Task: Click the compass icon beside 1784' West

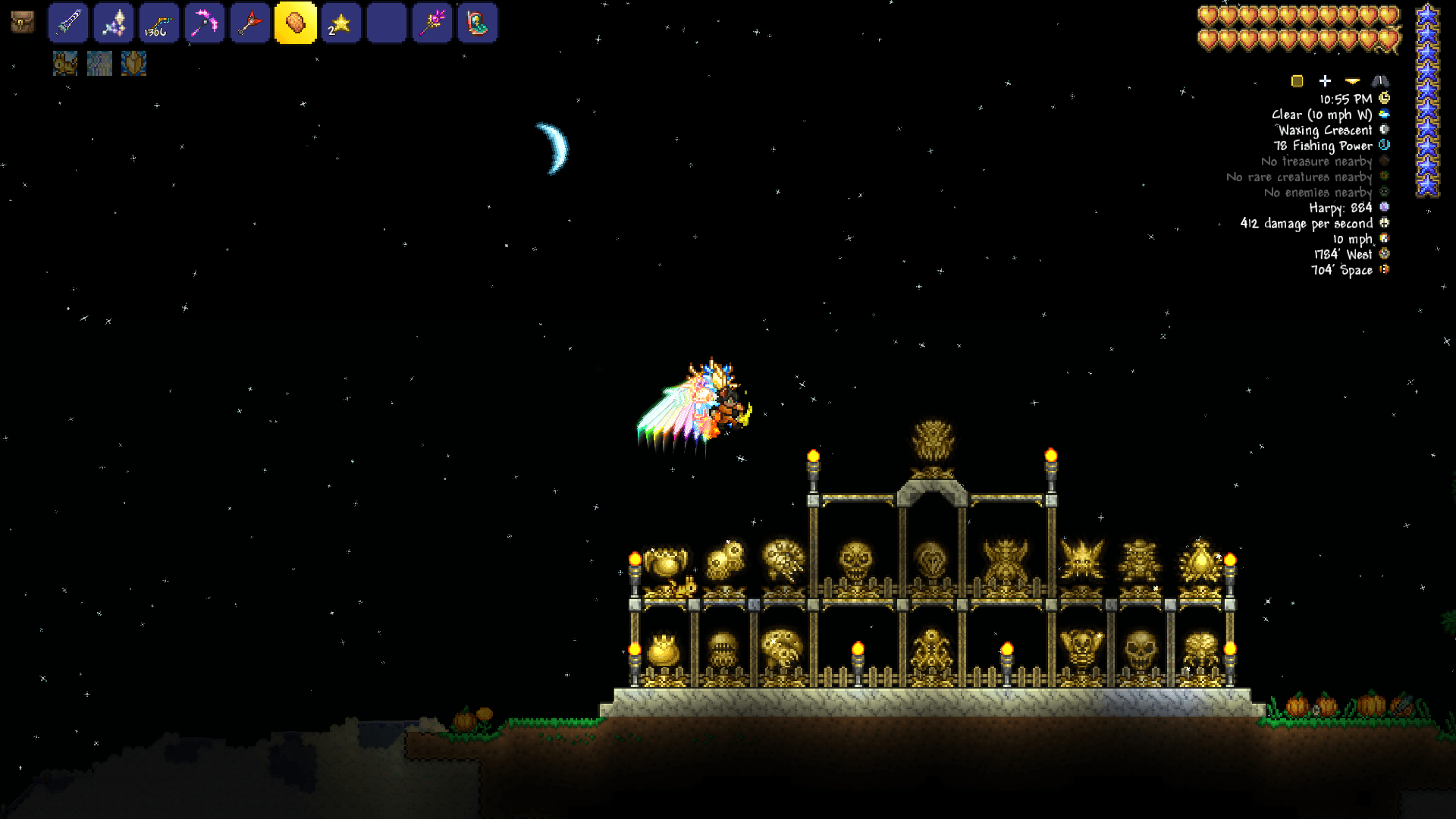Action: pos(1383,255)
